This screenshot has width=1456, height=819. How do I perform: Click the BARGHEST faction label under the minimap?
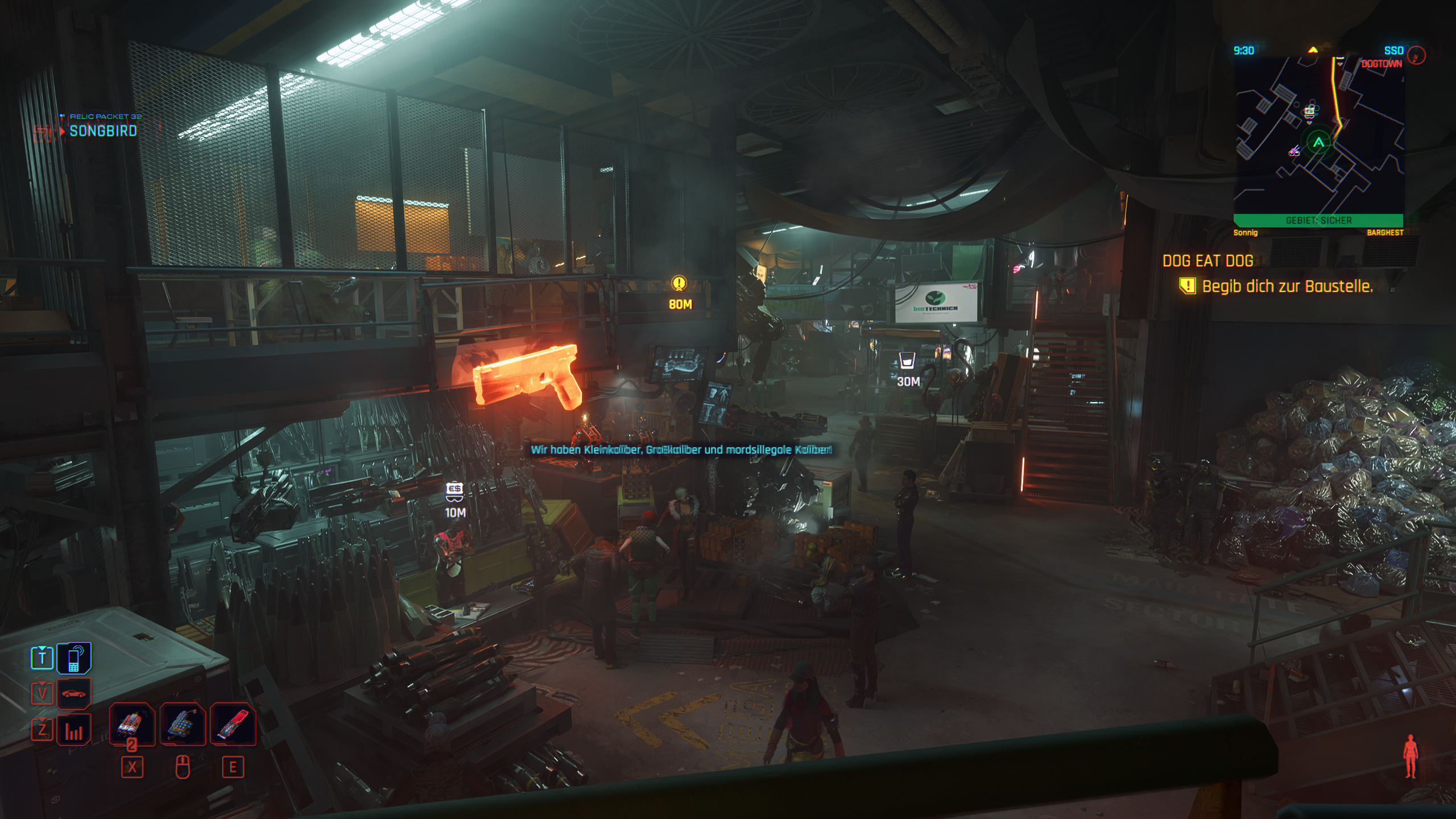click(1385, 233)
